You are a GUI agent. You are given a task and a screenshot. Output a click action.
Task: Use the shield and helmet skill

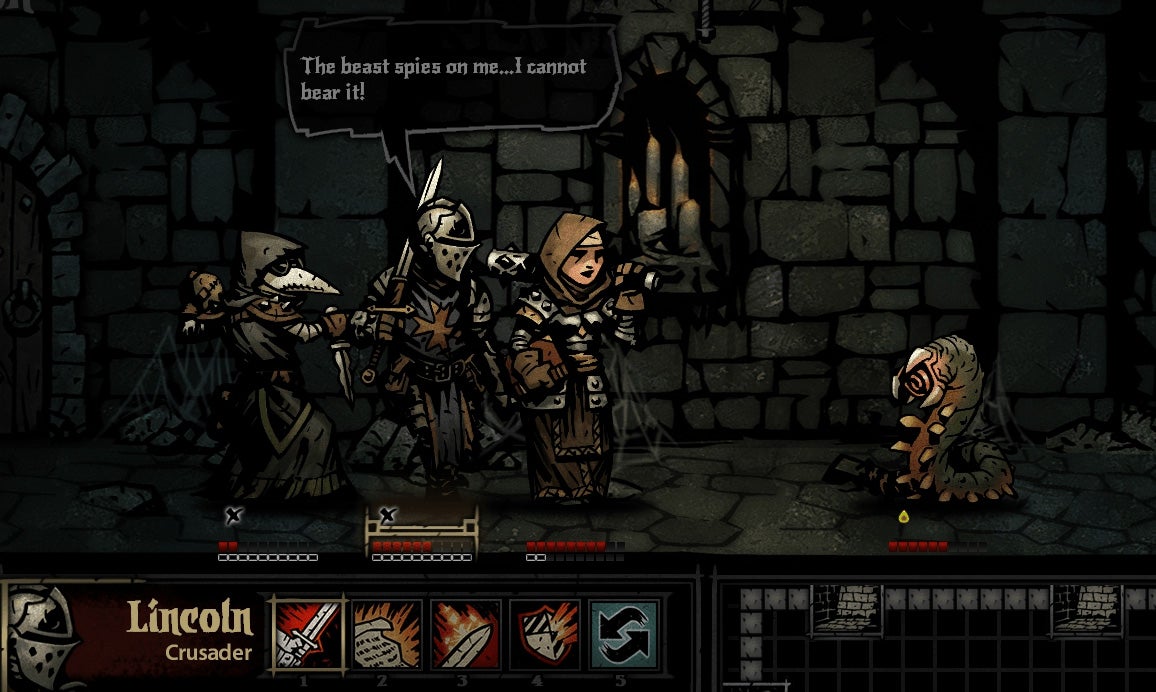point(544,633)
